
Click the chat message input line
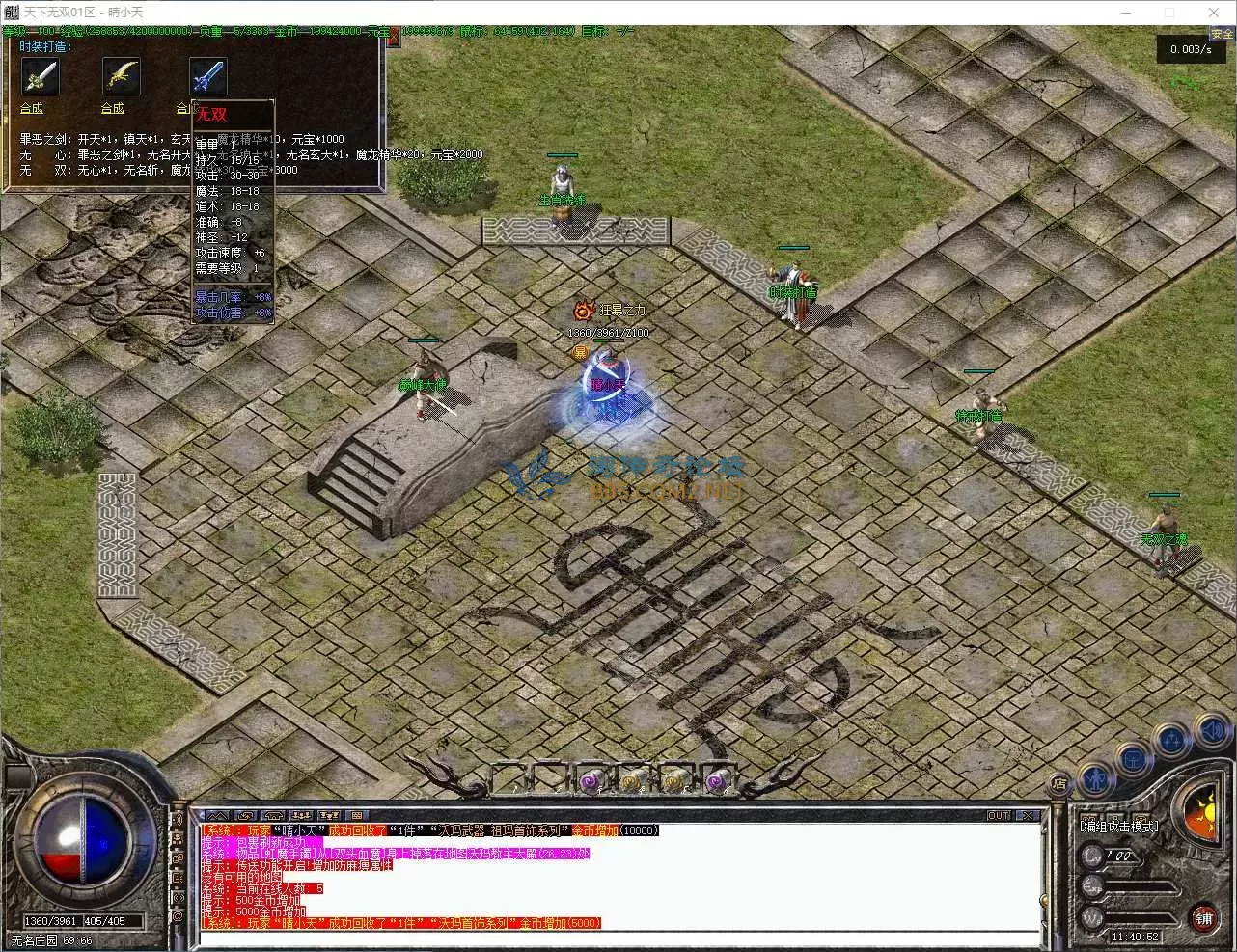click(618, 938)
